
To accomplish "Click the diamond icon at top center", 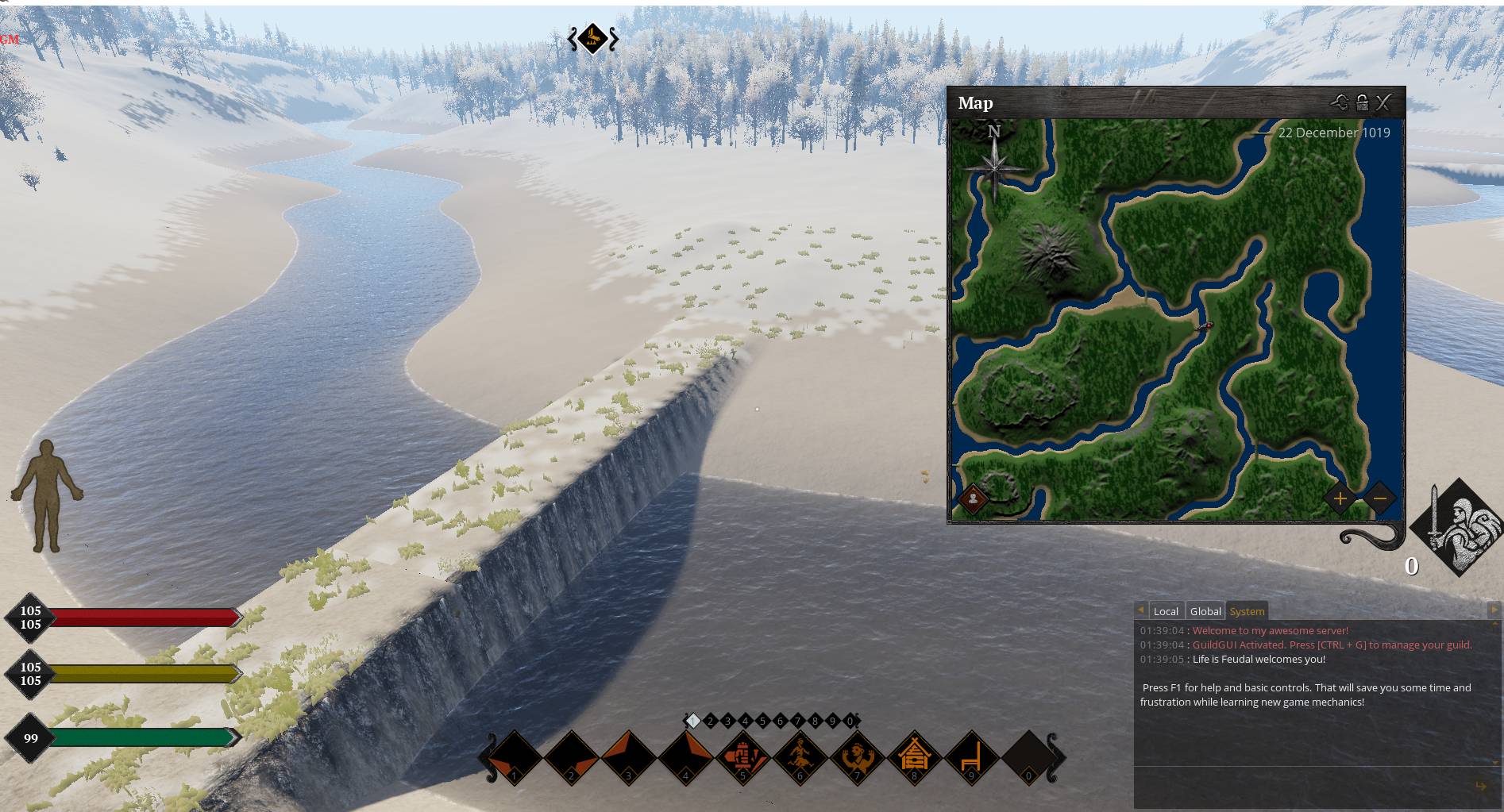I will [592, 38].
